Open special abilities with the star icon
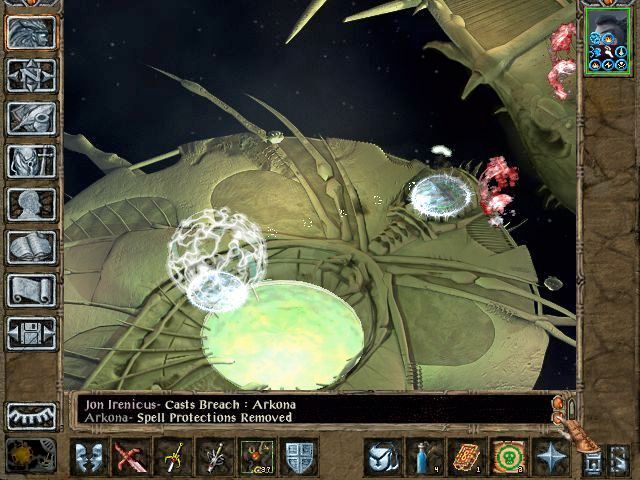Viewport: 640px width, 480px height. click(x=551, y=457)
